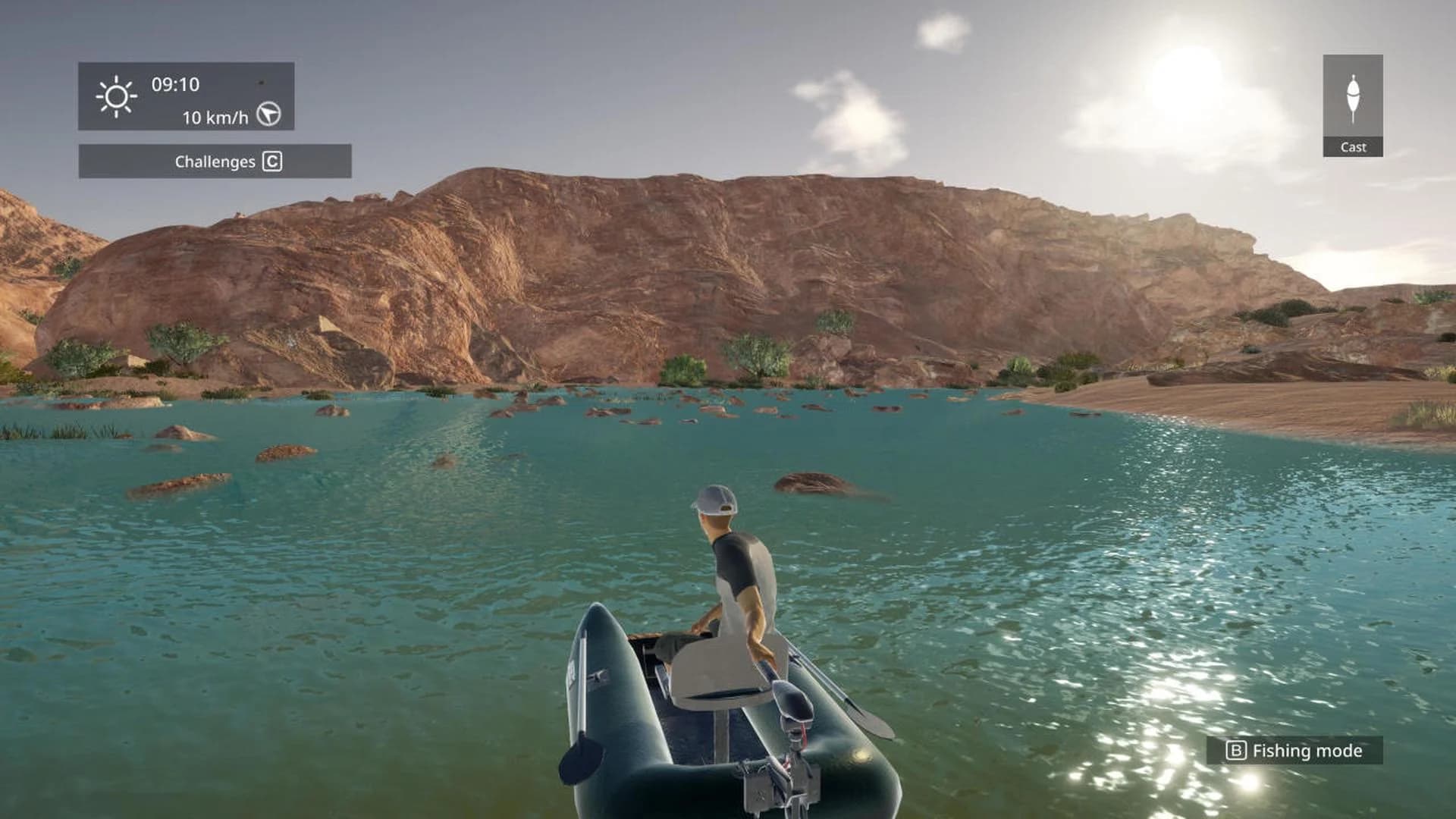Viewport: 1456px width, 819px height.
Task: Click the C key icon beside Challenges
Action: (273, 161)
